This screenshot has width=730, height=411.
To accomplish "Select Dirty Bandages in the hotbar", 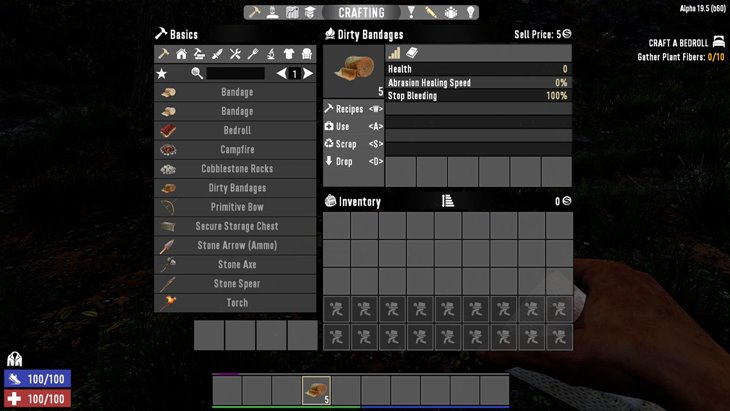I will tap(317, 390).
